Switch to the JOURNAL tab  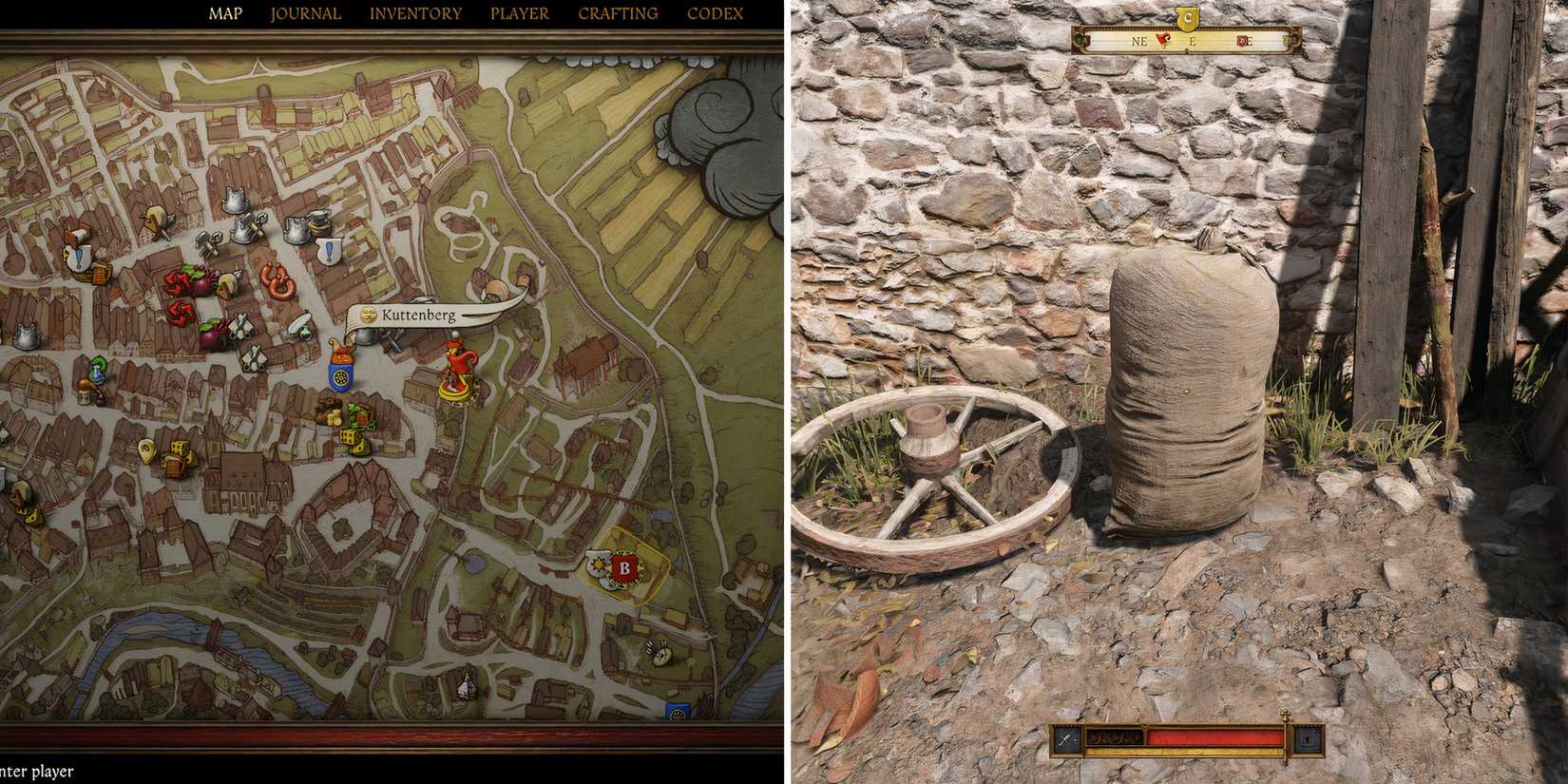pyautogui.click(x=305, y=13)
